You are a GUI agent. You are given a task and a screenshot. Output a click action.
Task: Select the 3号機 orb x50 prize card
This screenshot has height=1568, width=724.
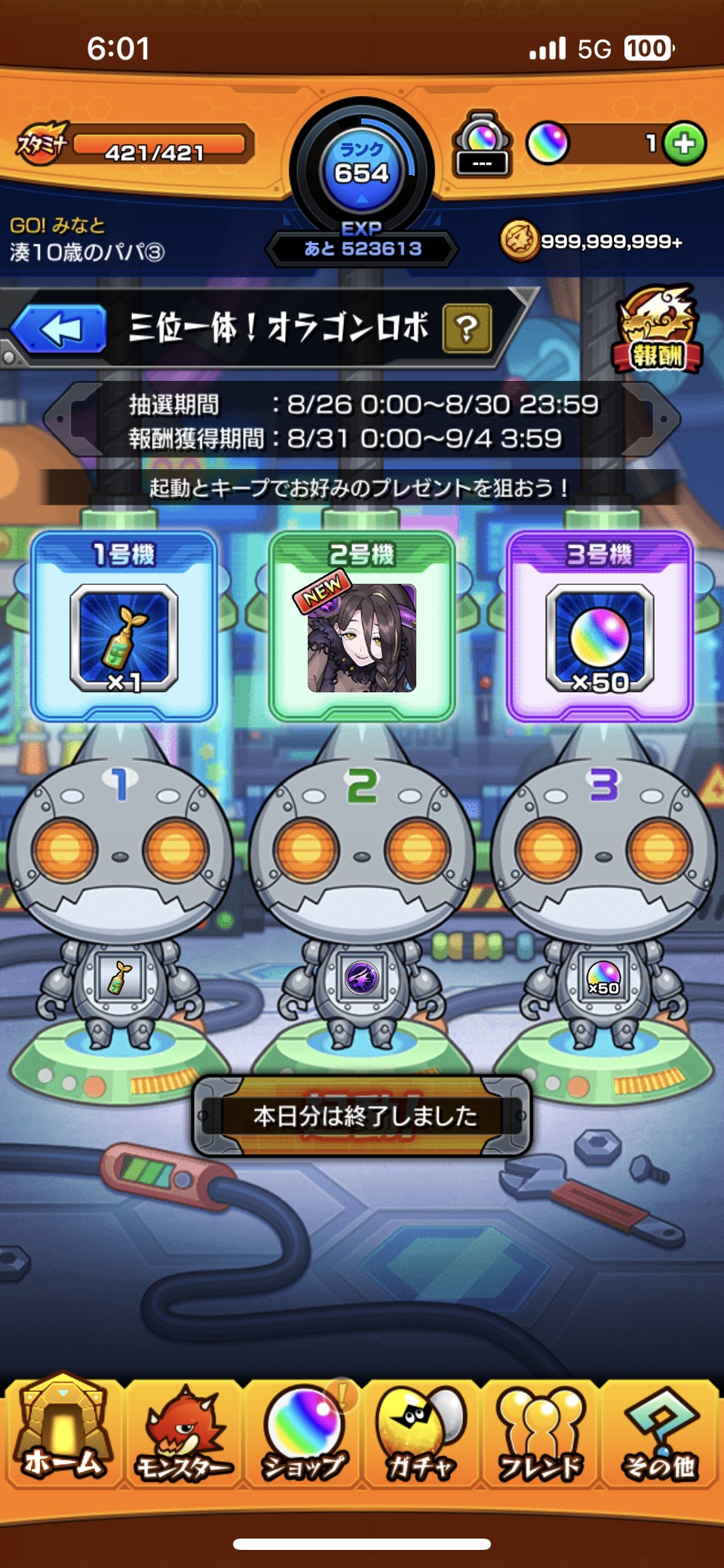point(600,628)
